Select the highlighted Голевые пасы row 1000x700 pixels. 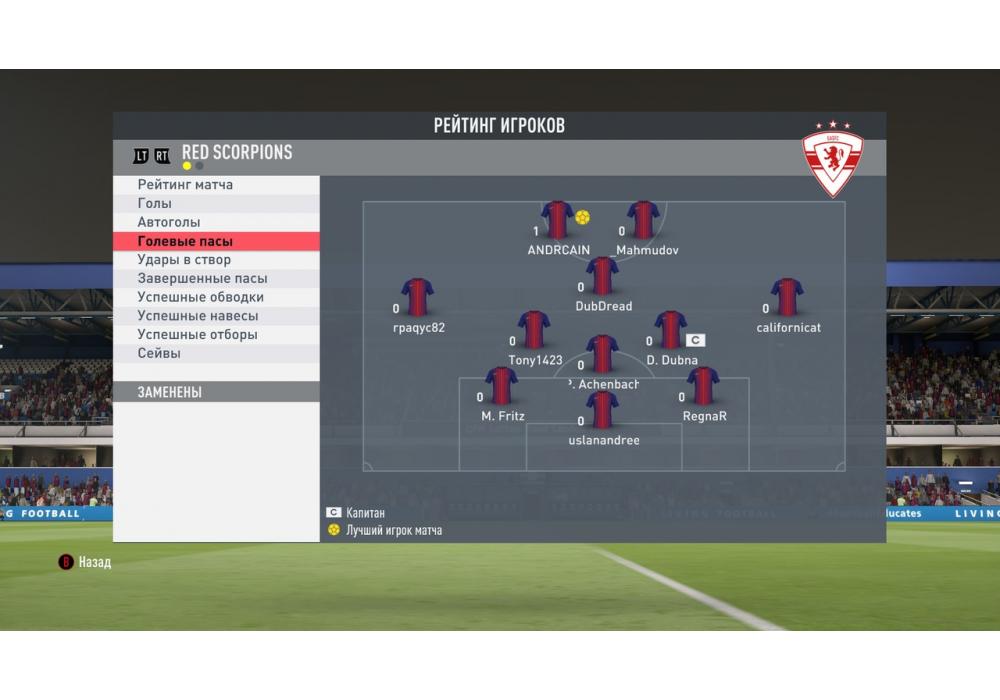point(216,241)
